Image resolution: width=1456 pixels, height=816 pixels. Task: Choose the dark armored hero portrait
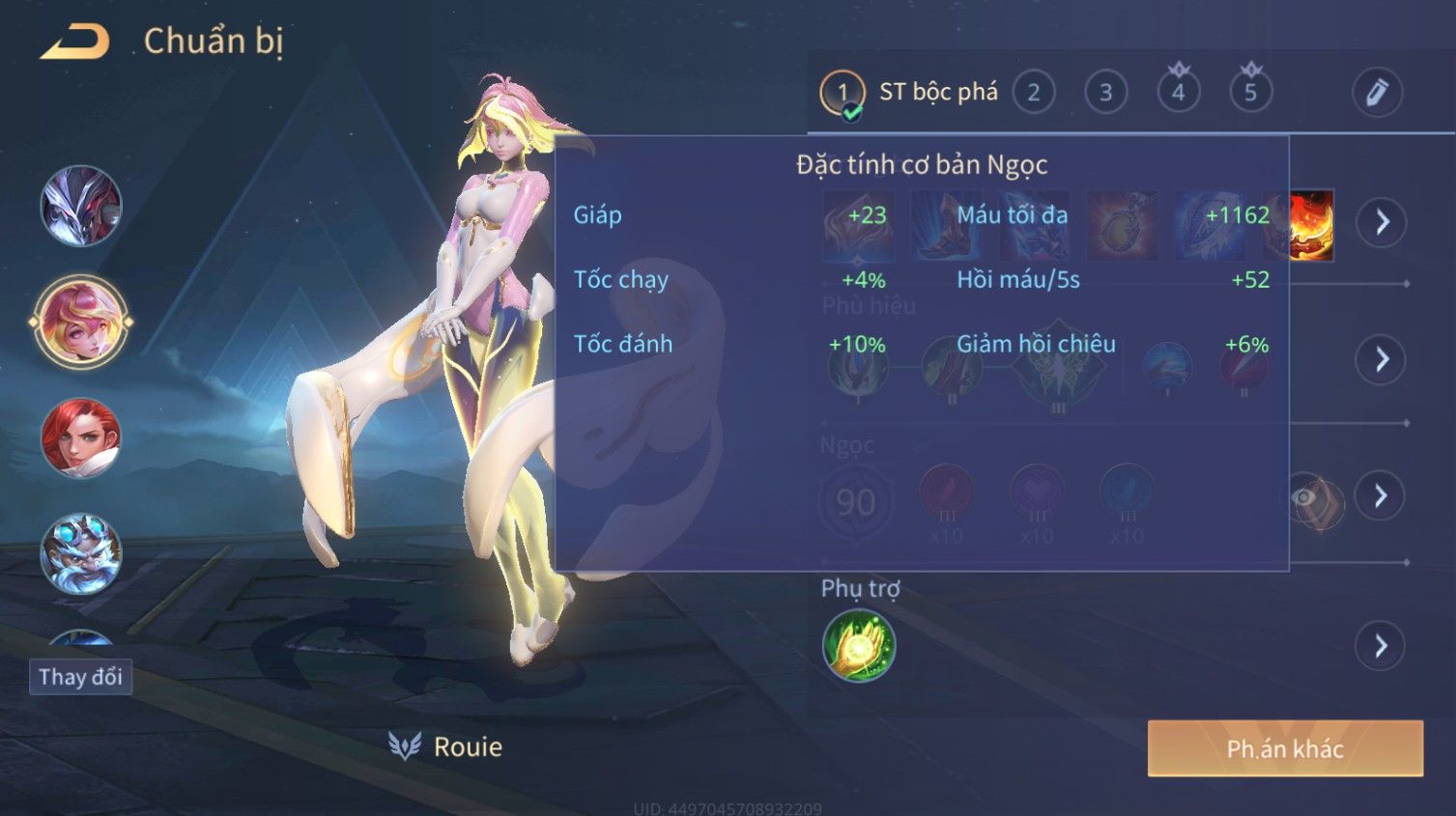click(81, 206)
